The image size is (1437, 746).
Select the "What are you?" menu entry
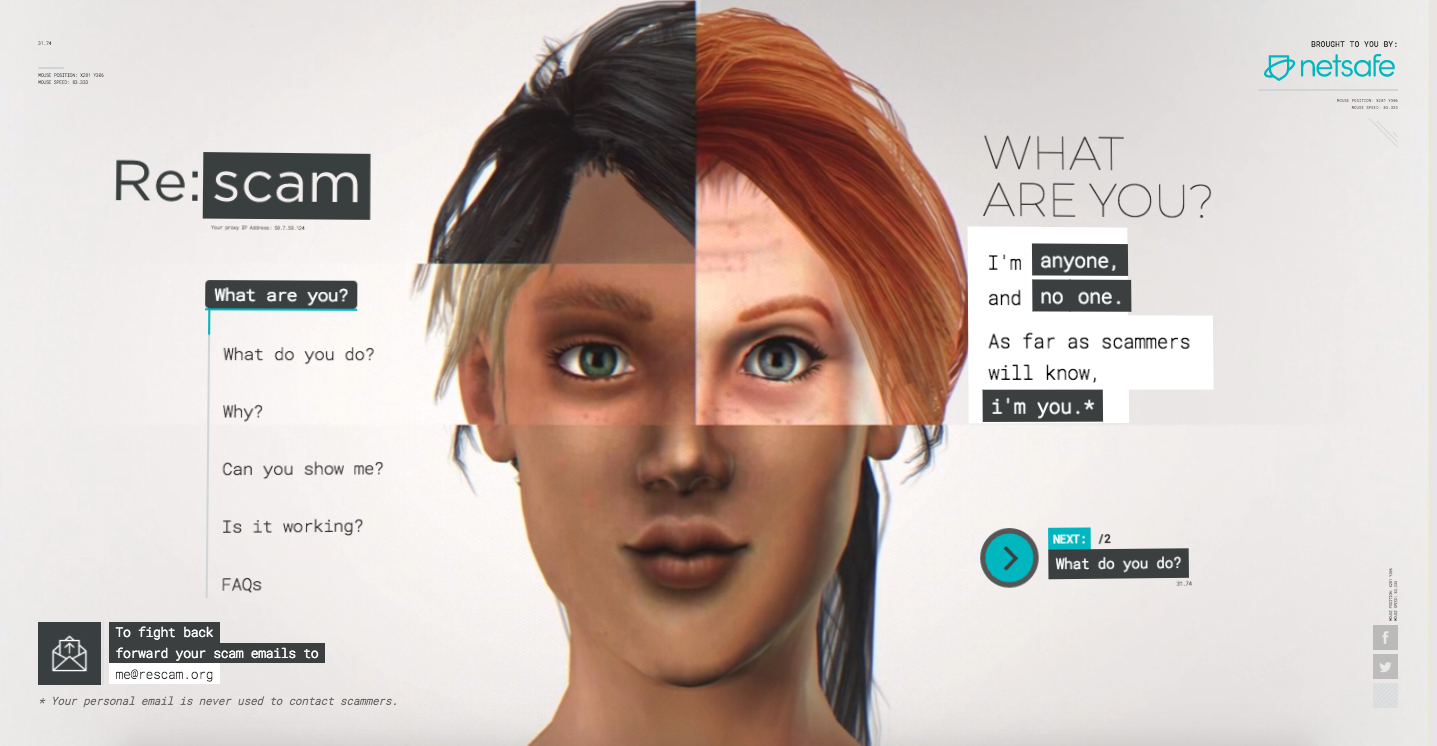281,295
